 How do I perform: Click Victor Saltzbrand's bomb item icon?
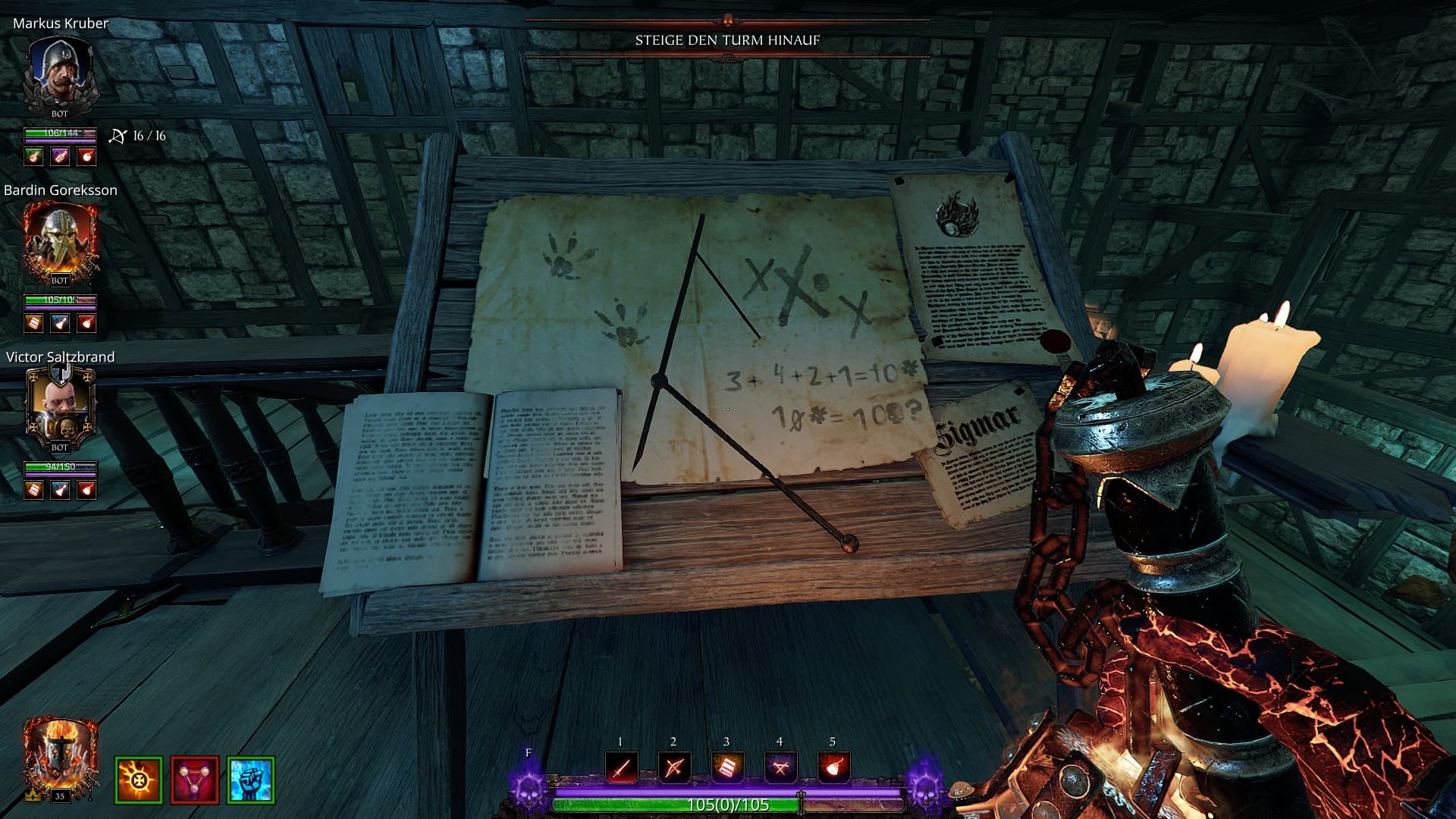pos(87,490)
